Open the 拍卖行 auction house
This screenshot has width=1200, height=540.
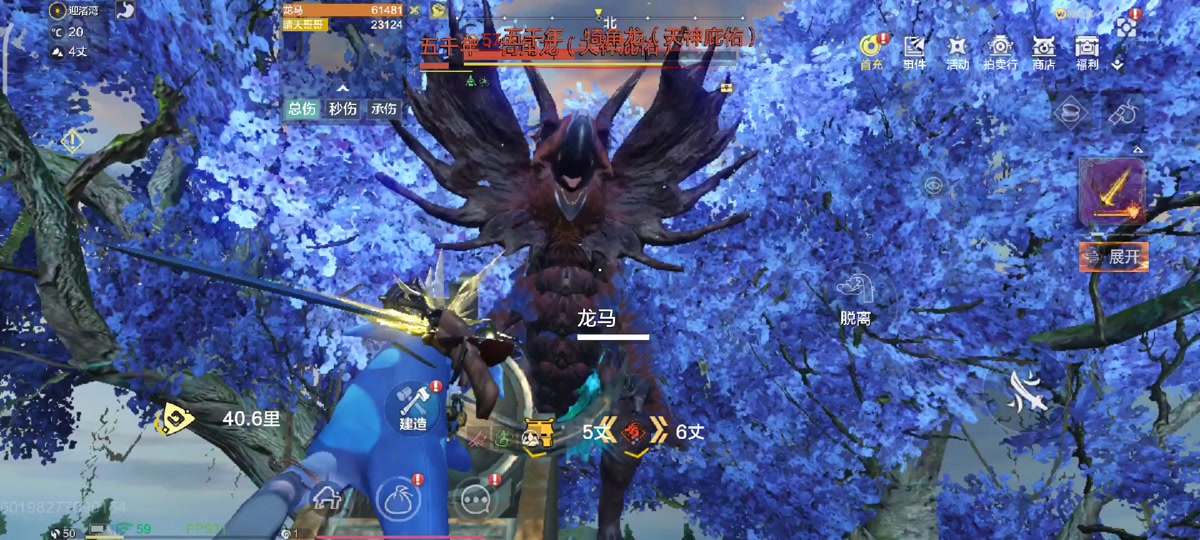pyautogui.click(x=1001, y=50)
